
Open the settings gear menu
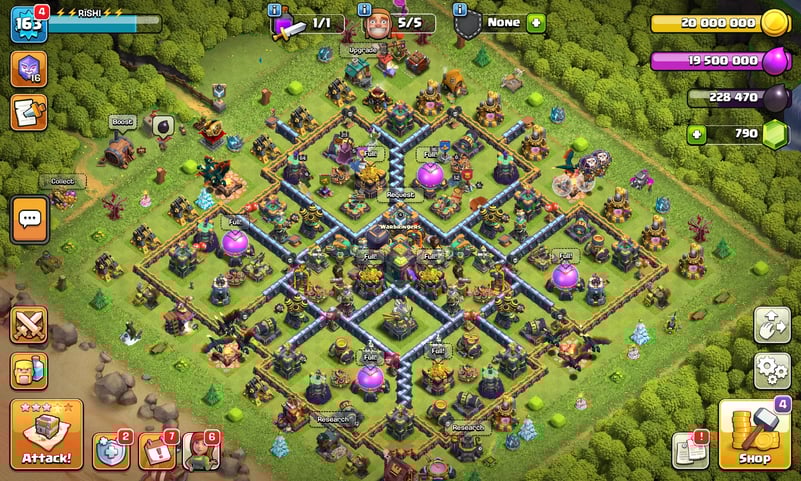pyautogui.click(x=771, y=371)
